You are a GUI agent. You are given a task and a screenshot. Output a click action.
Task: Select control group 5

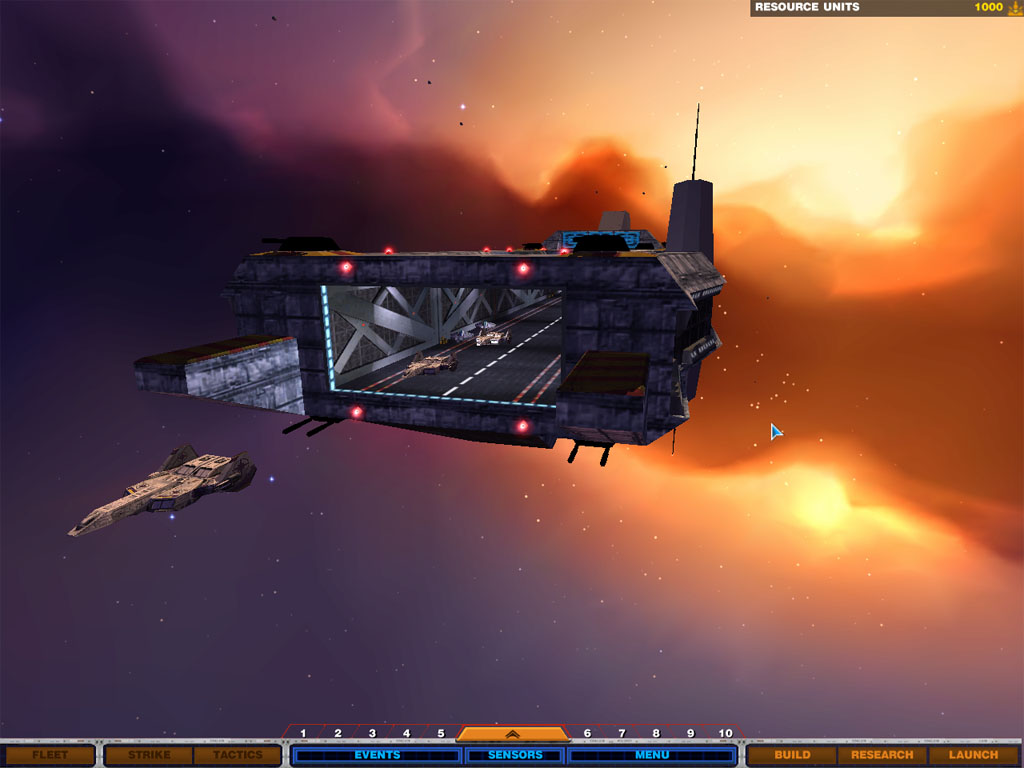click(x=440, y=734)
